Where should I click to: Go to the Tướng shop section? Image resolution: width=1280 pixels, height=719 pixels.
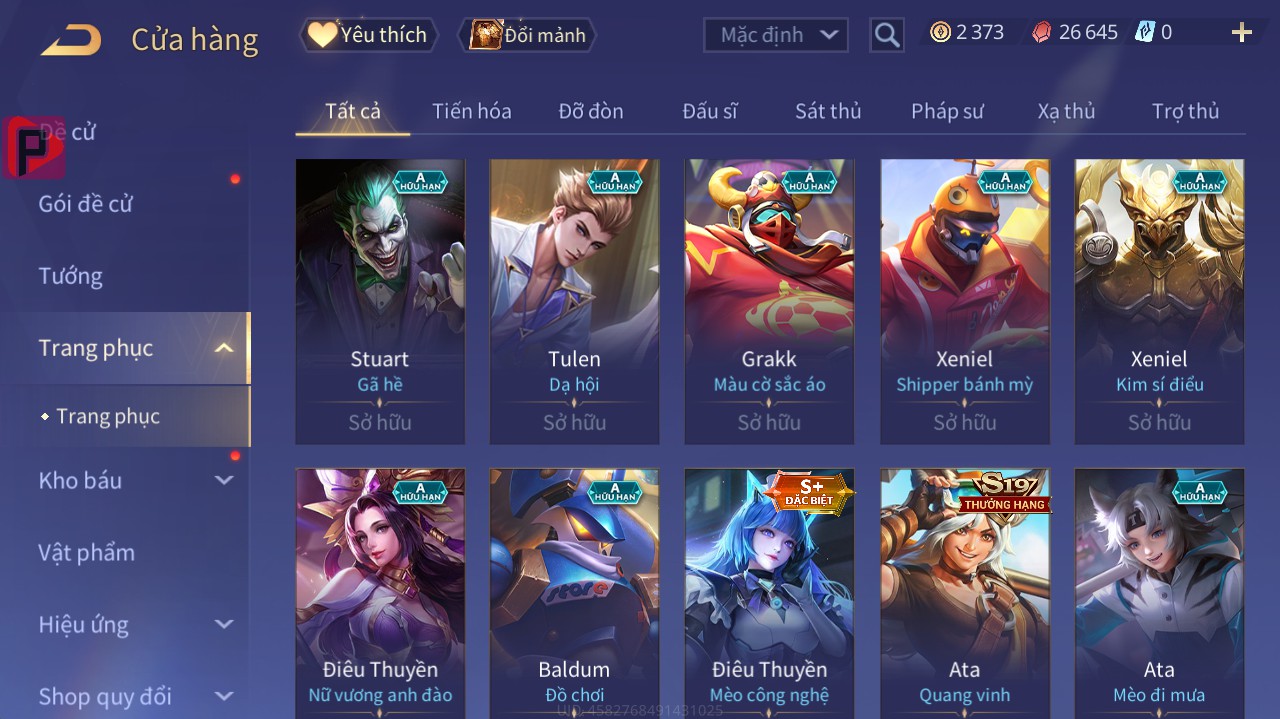click(71, 276)
